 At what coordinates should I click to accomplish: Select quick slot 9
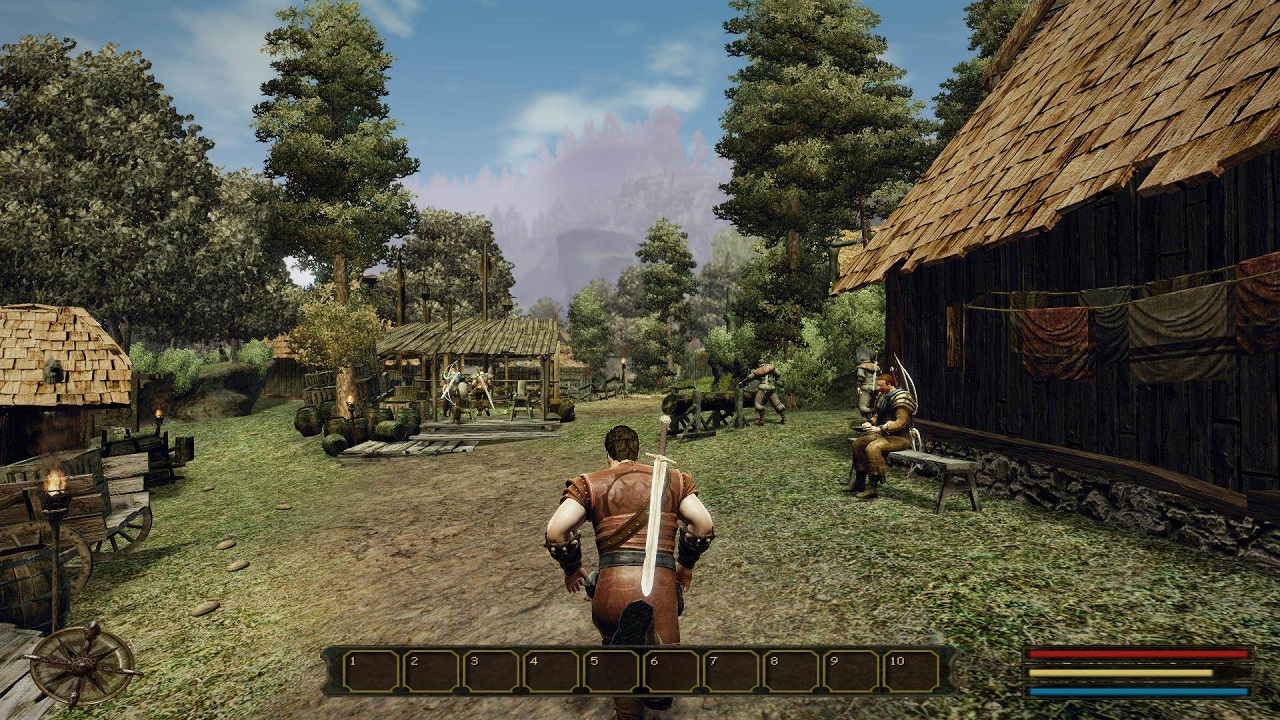(x=851, y=671)
